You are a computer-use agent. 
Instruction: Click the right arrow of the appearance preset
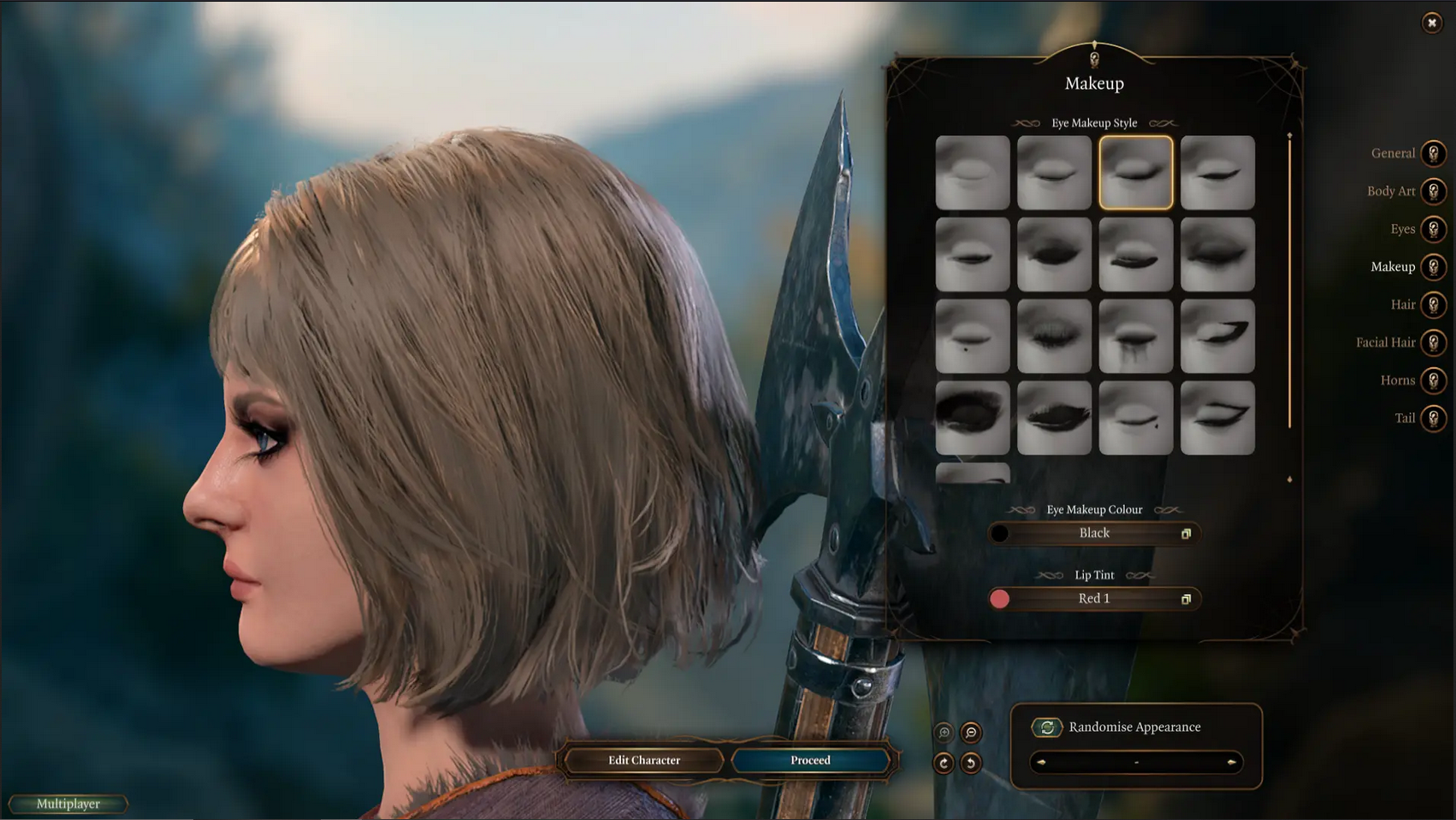click(1231, 762)
